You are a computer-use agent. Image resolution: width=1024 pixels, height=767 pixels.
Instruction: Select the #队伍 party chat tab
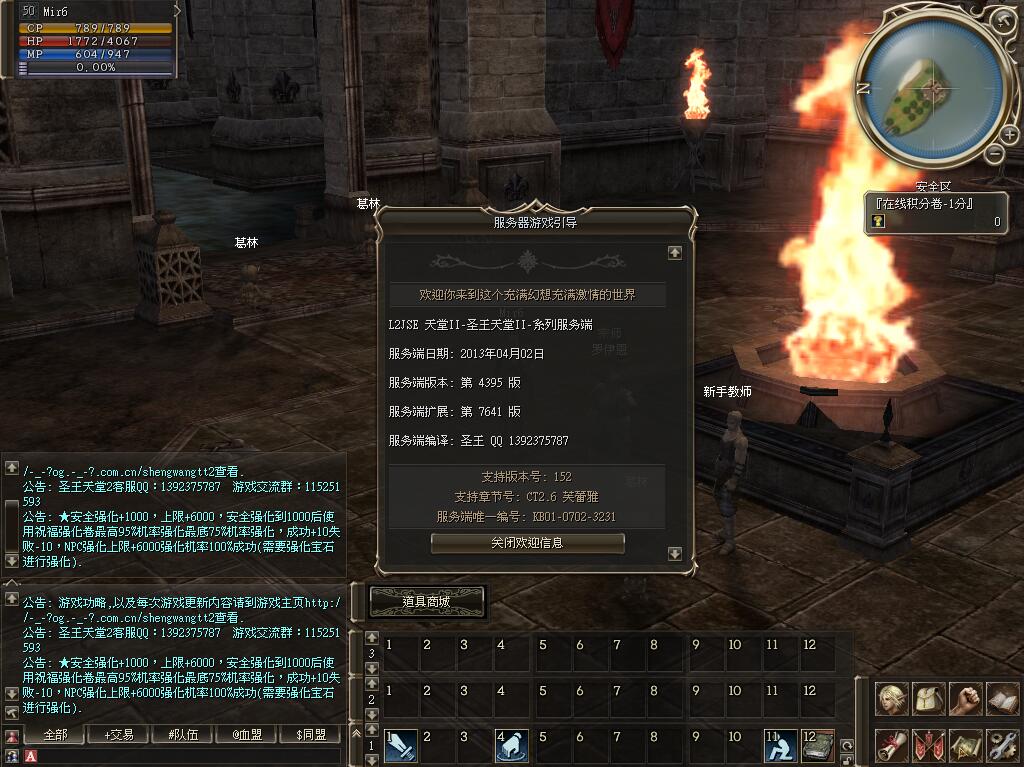[x=182, y=735]
